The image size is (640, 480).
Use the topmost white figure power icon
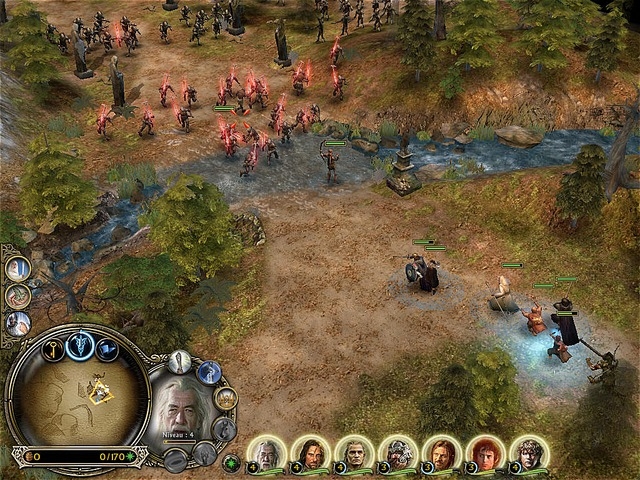click(x=17, y=268)
